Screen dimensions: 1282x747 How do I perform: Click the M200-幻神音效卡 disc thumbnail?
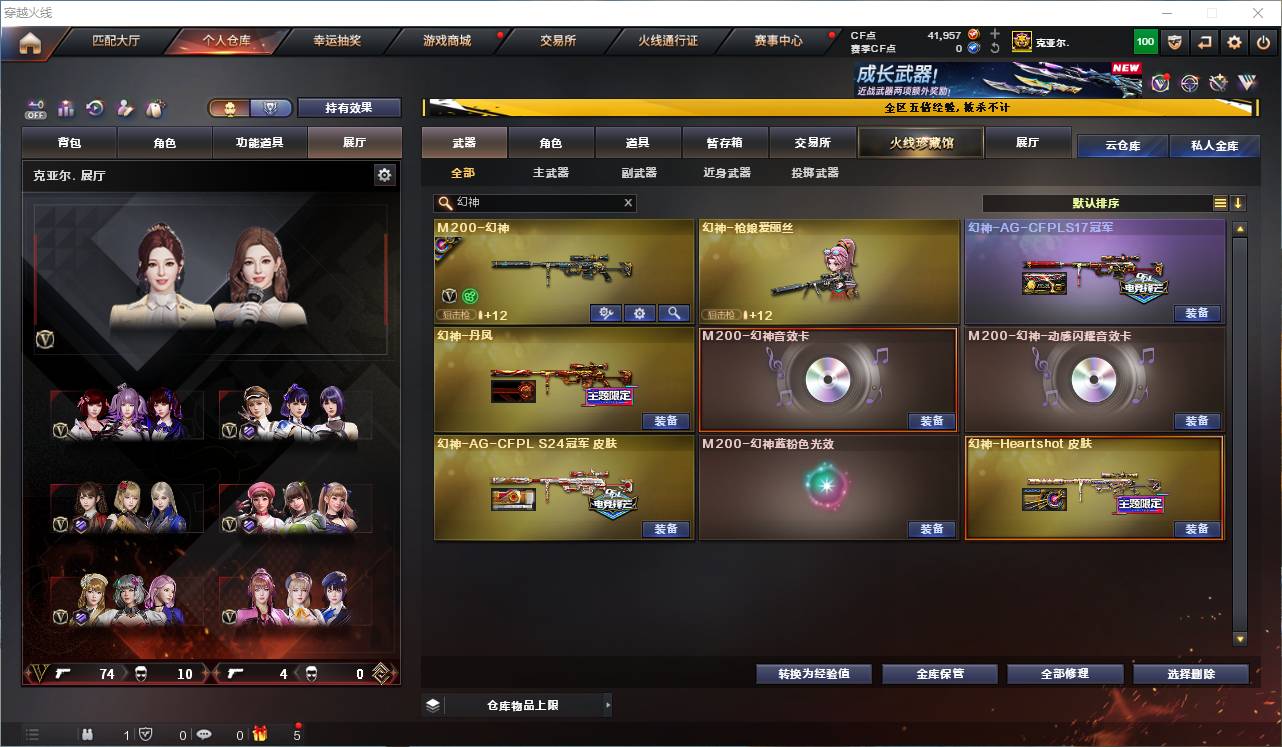pyautogui.click(x=827, y=378)
